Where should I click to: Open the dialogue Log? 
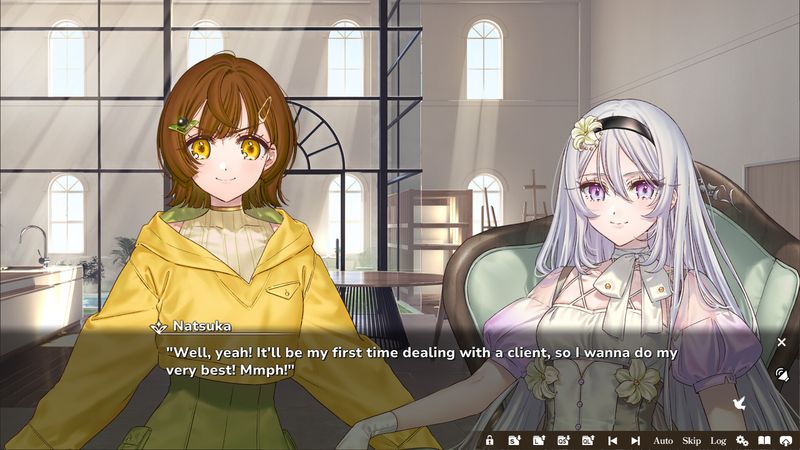[718, 440]
